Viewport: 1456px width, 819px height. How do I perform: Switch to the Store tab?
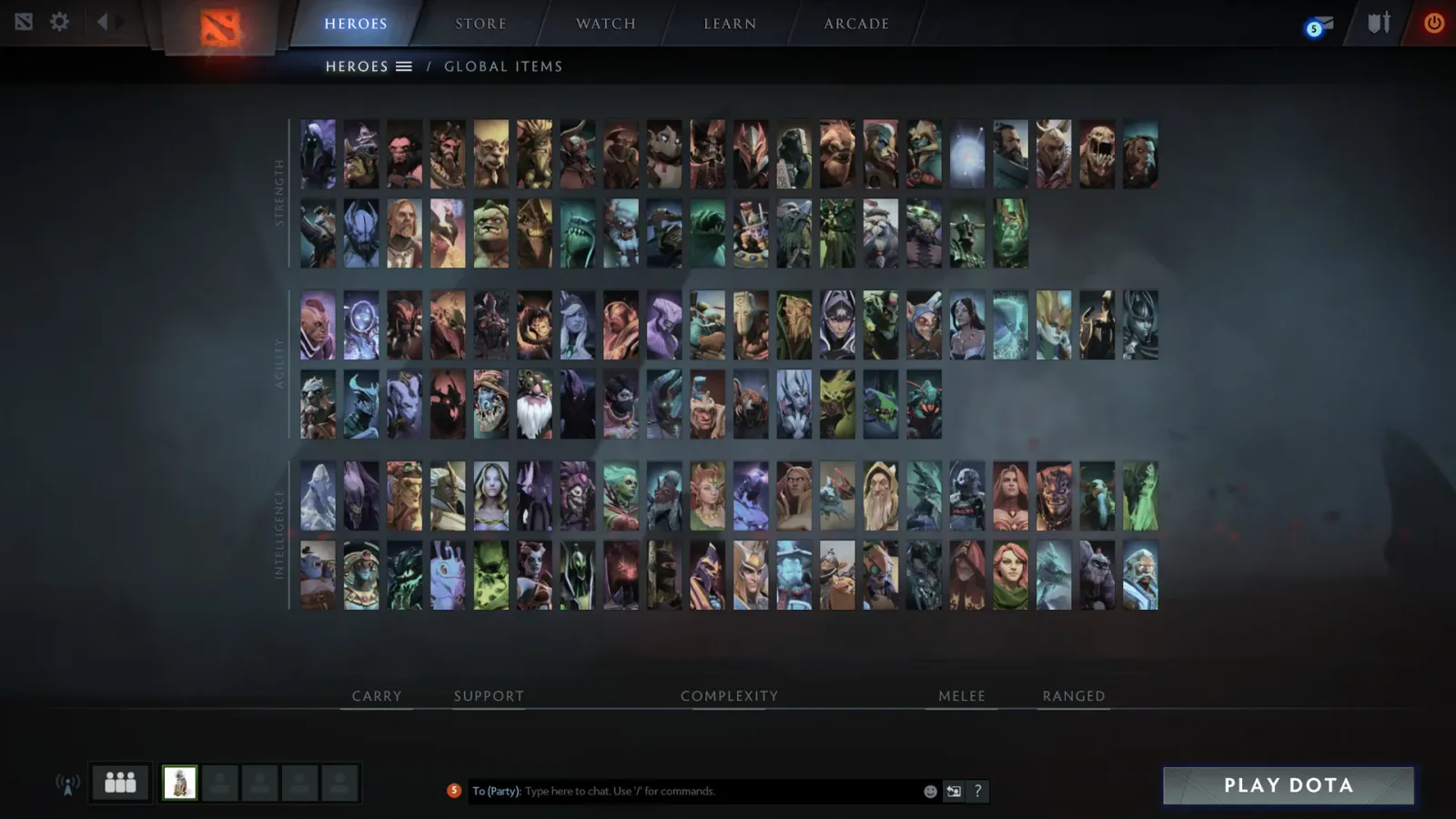pyautogui.click(x=480, y=24)
